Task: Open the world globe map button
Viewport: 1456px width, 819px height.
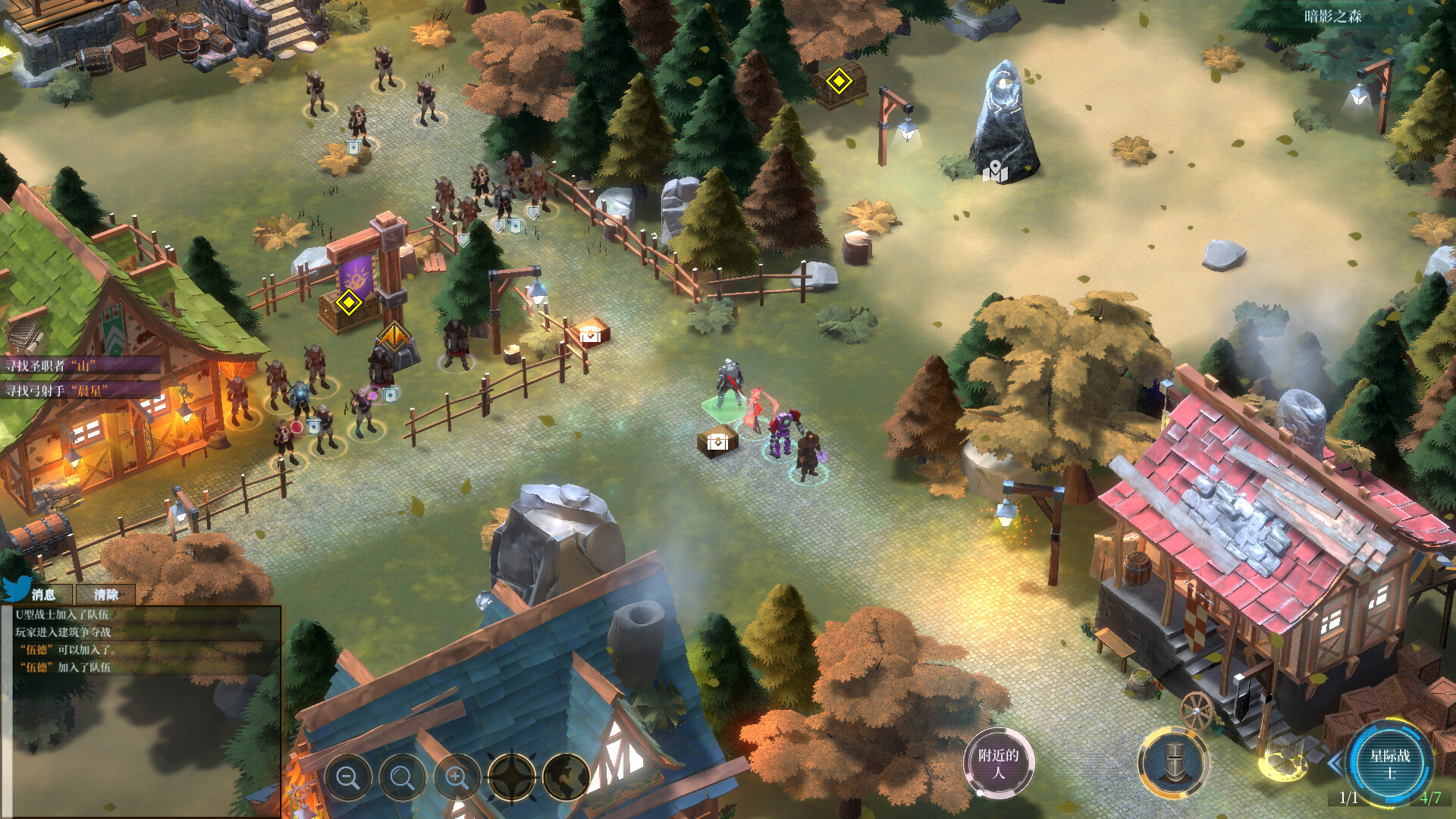Action: coord(566,777)
